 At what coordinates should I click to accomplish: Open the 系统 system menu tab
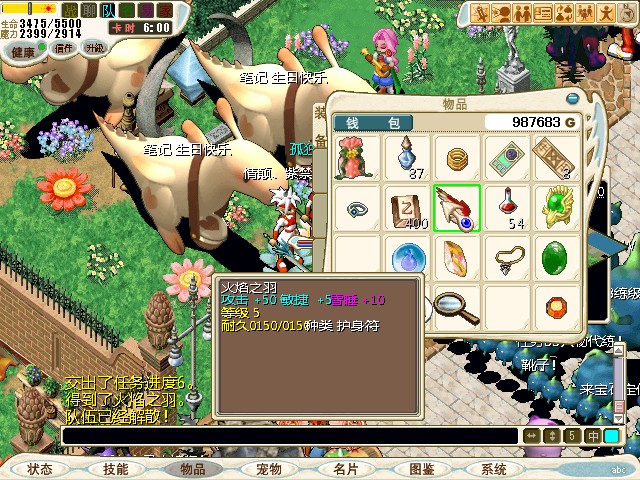click(x=494, y=468)
